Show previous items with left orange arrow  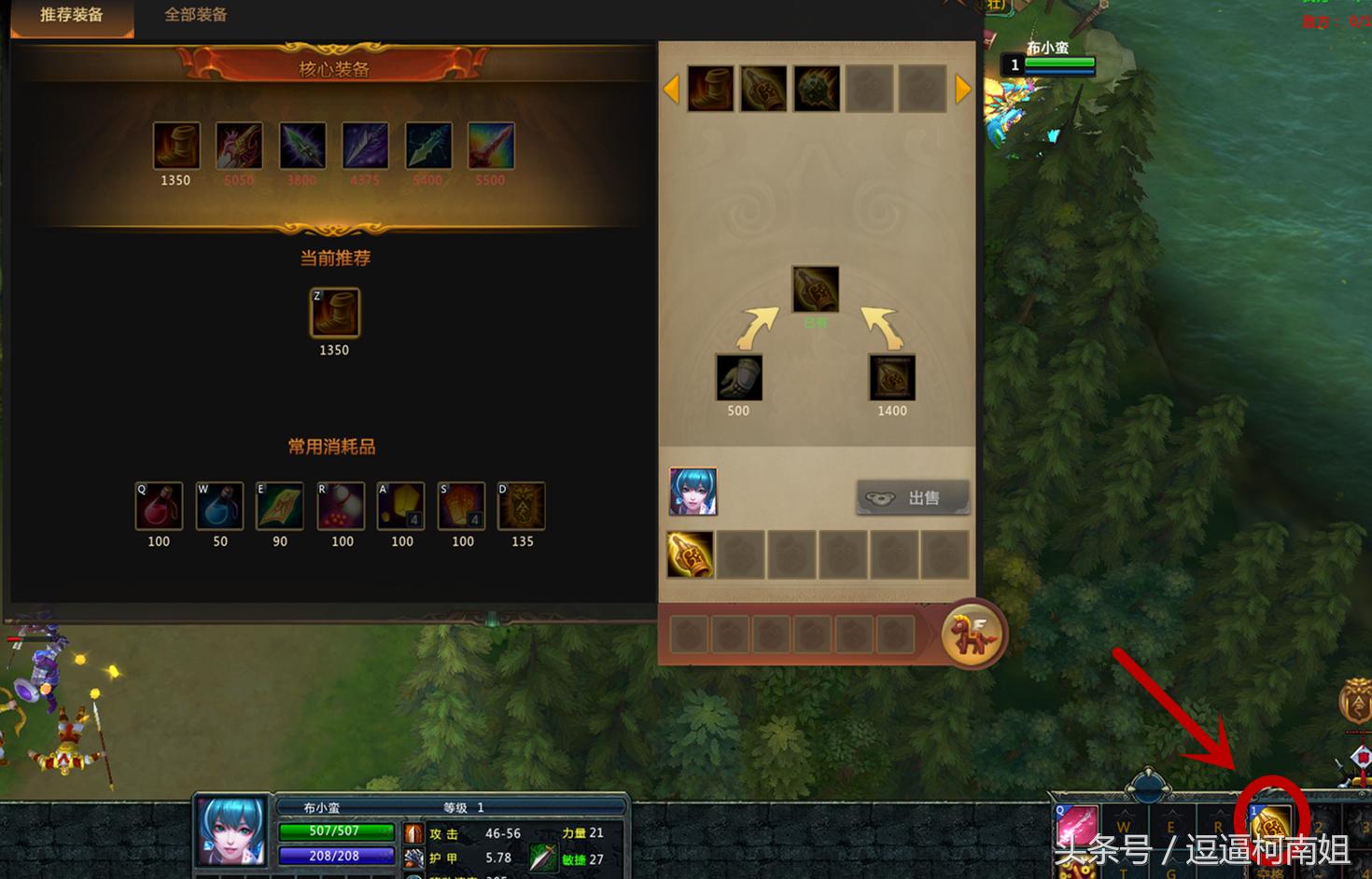[670, 90]
